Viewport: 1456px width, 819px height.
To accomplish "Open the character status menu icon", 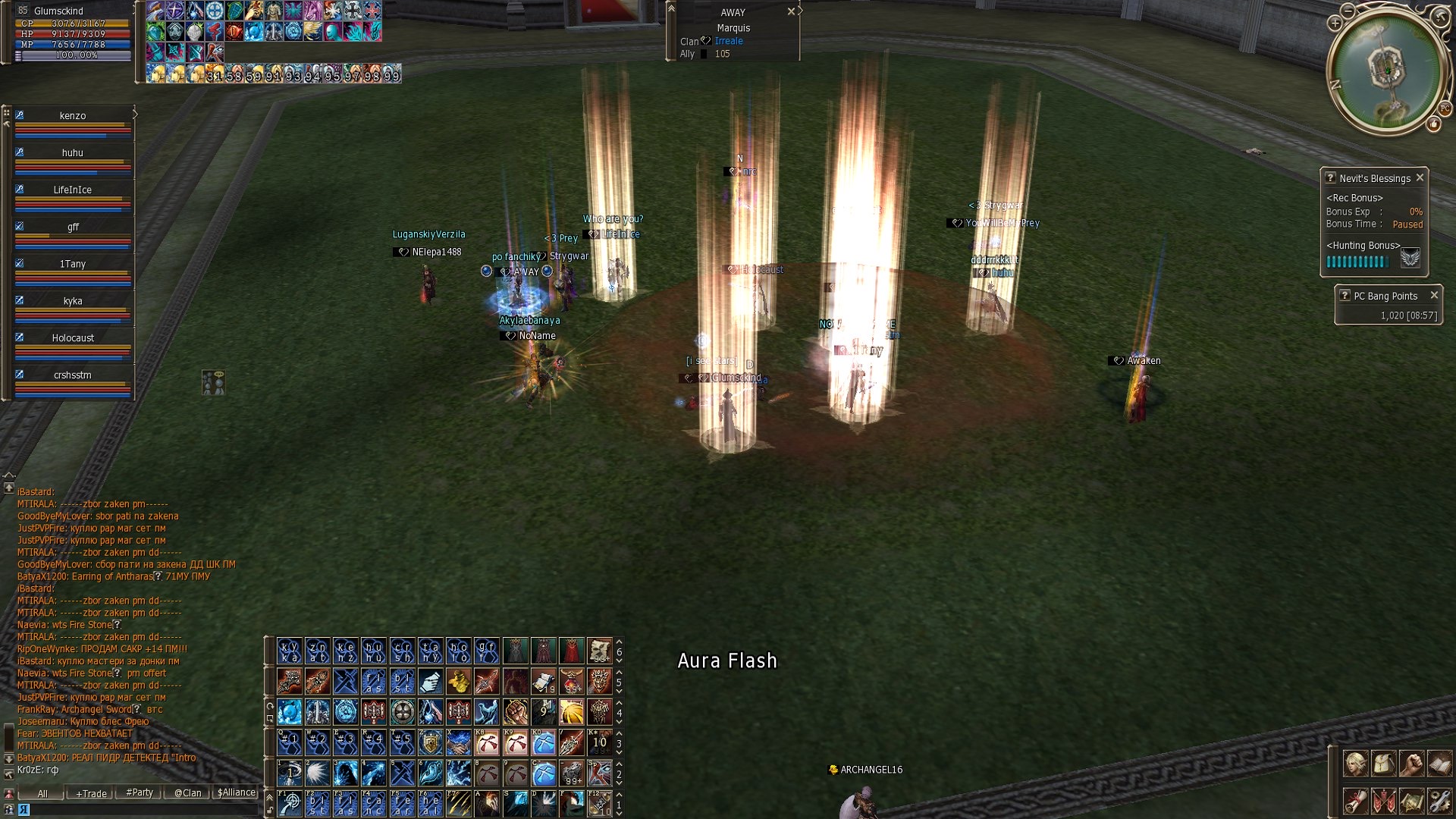I will (1355, 764).
